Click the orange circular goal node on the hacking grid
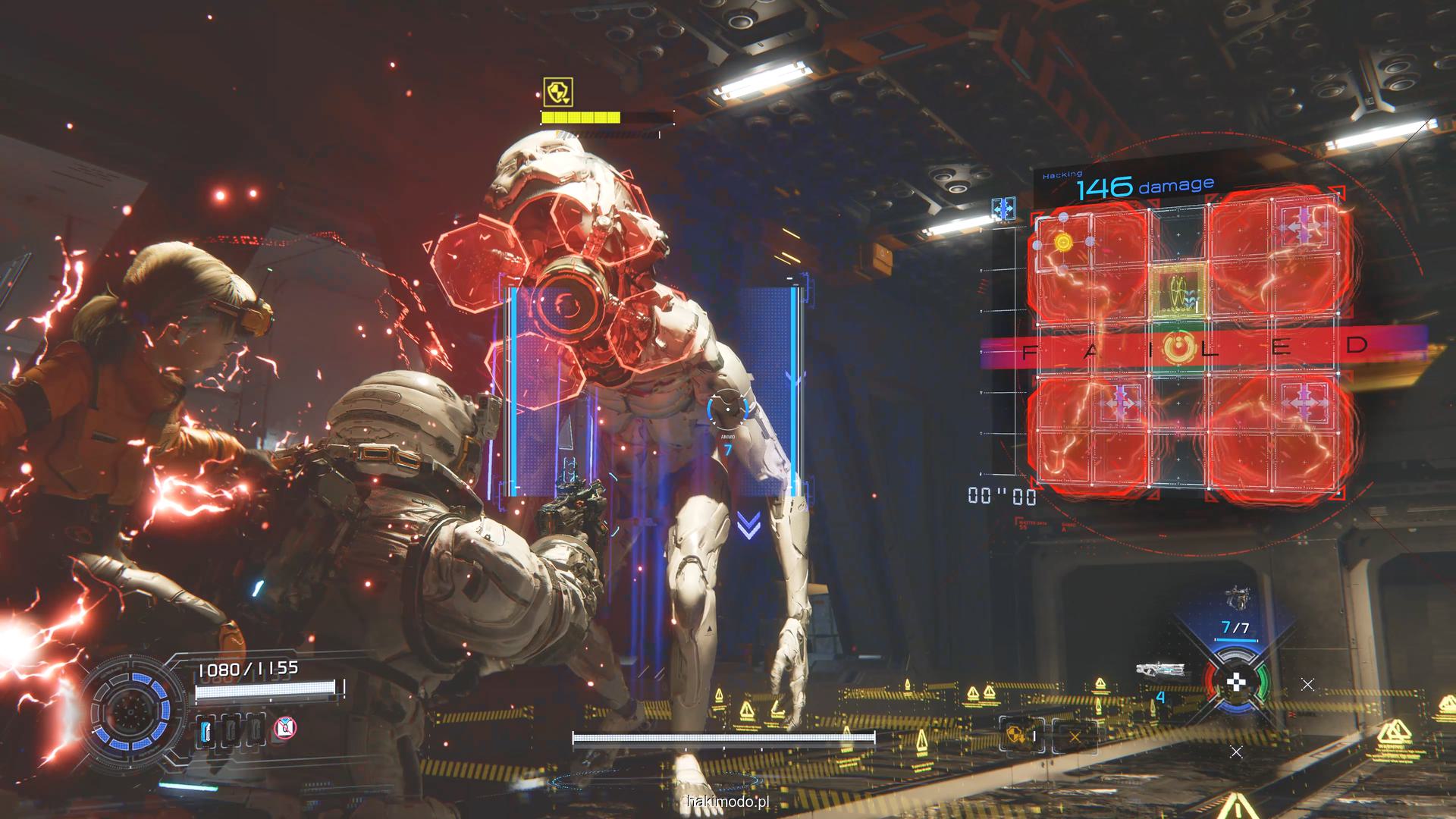The height and width of the screenshot is (819, 1456). tap(1179, 347)
